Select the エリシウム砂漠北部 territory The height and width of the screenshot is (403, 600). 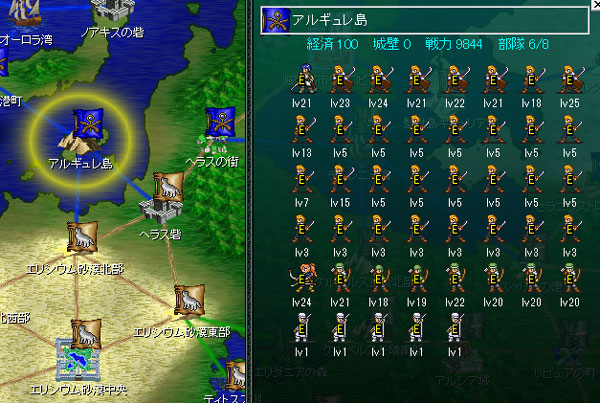pos(81,240)
